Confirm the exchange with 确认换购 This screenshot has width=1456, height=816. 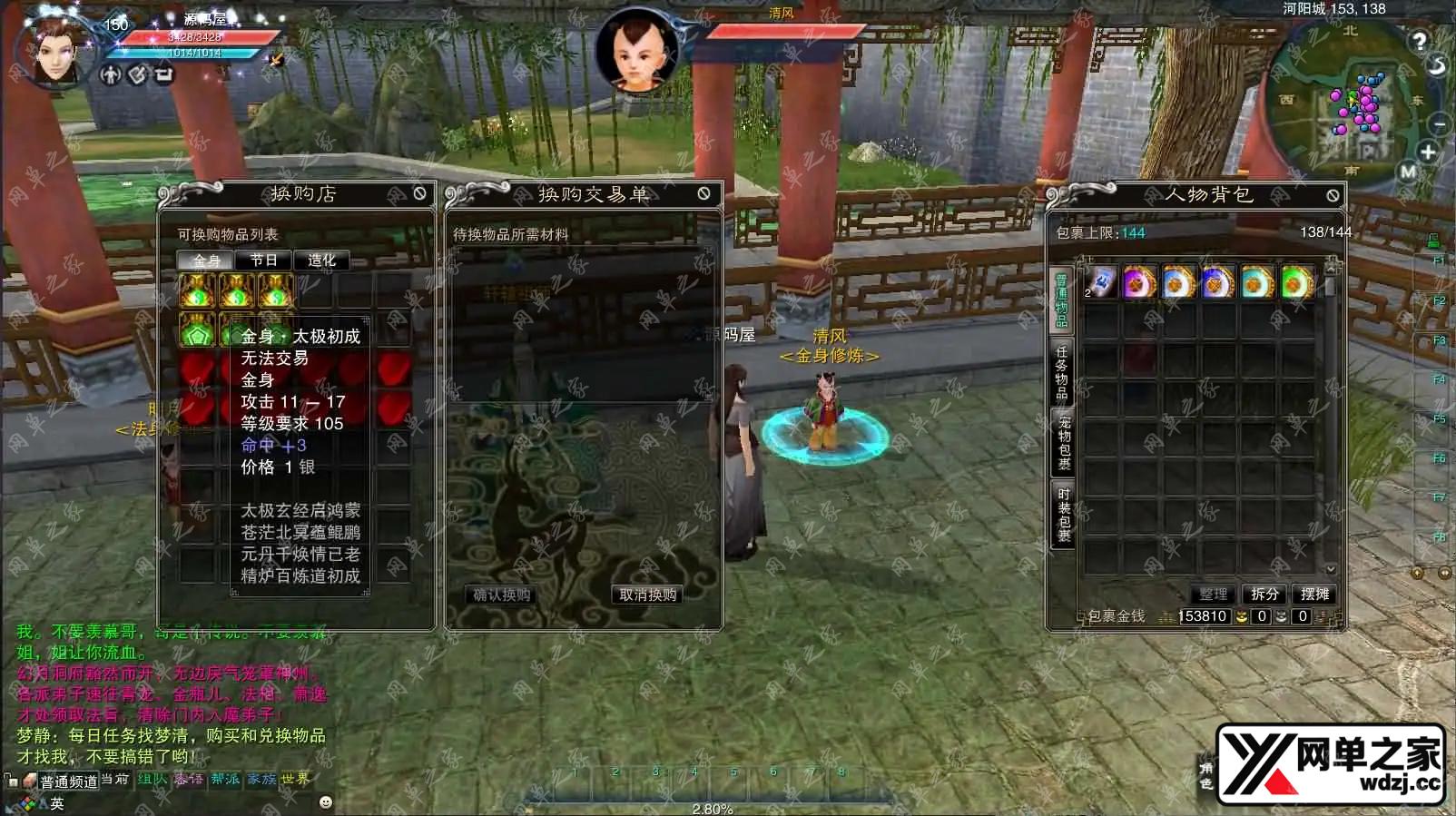pyautogui.click(x=502, y=595)
